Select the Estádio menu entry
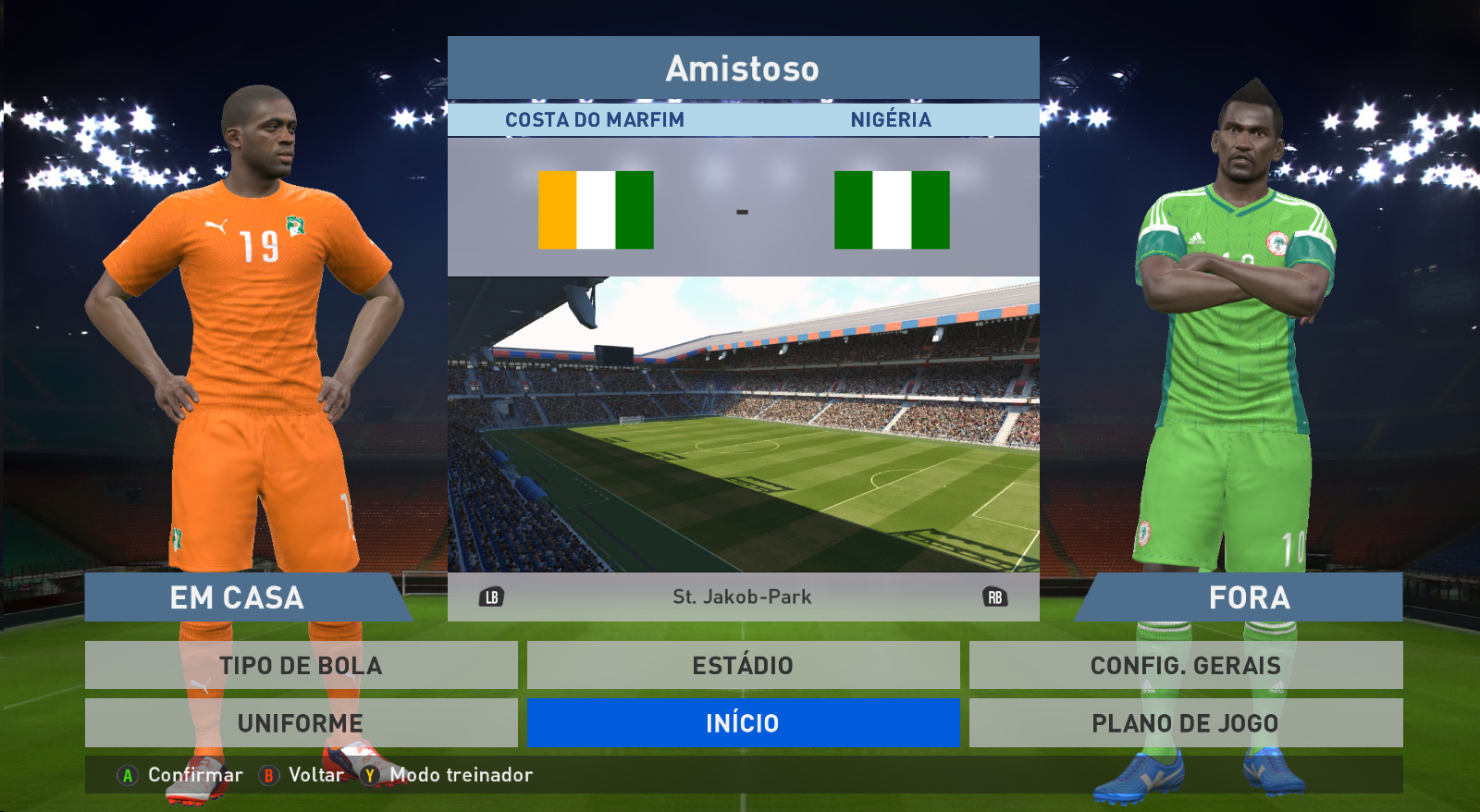The height and width of the screenshot is (812, 1480). click(743, 665)
